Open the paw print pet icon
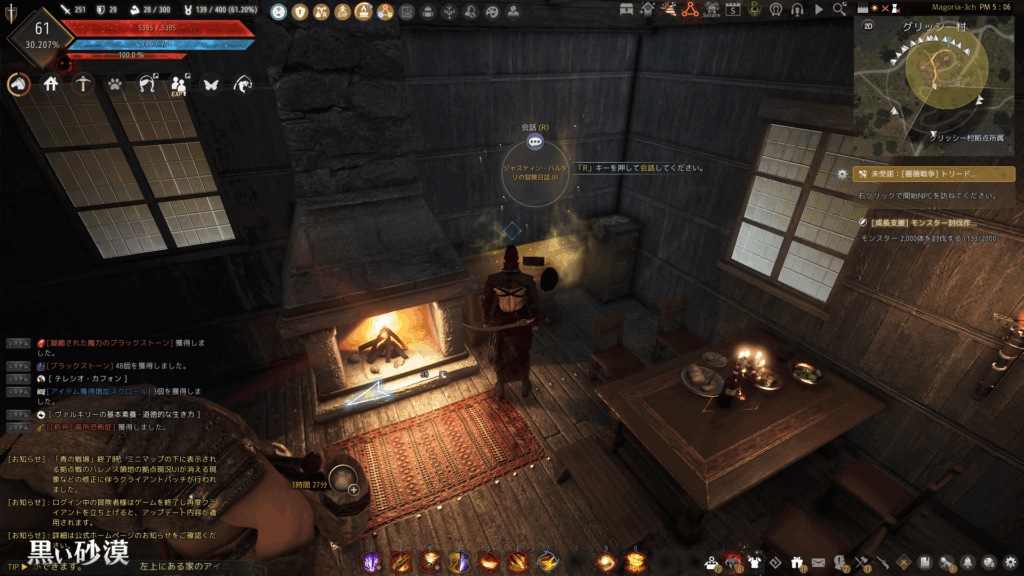Viewport: 1024px width, 576px height. tap(117, 85)
